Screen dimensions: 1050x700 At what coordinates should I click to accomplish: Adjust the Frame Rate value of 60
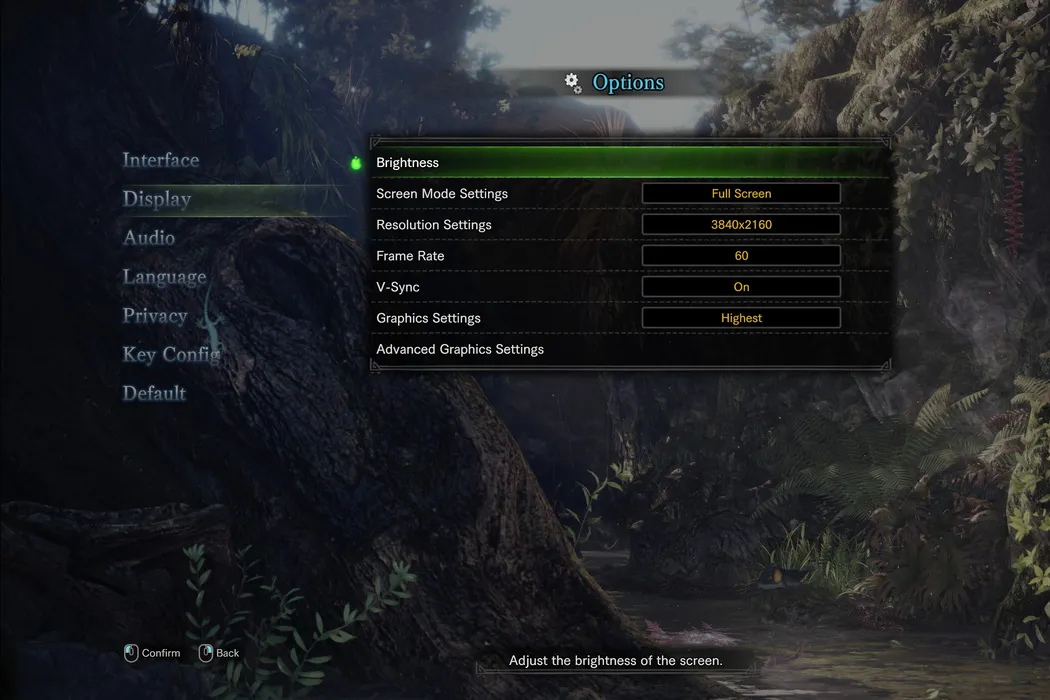(741, 256)
